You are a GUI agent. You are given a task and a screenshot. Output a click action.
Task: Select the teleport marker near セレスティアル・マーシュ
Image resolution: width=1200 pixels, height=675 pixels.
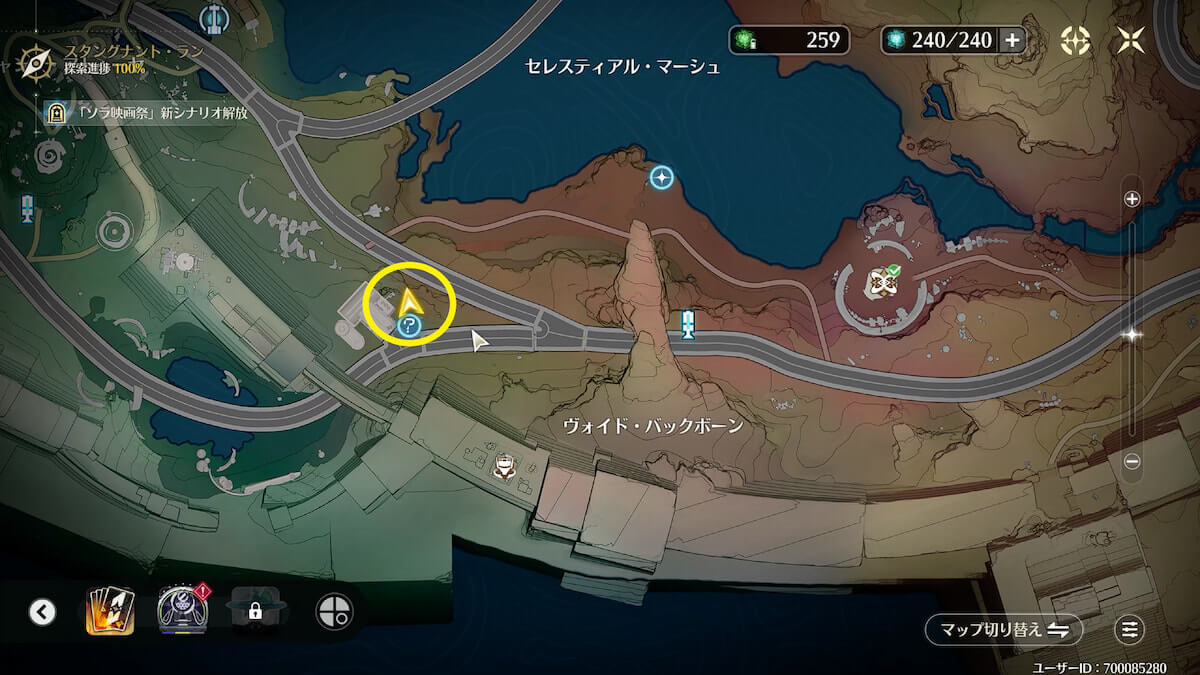[661, 178]
